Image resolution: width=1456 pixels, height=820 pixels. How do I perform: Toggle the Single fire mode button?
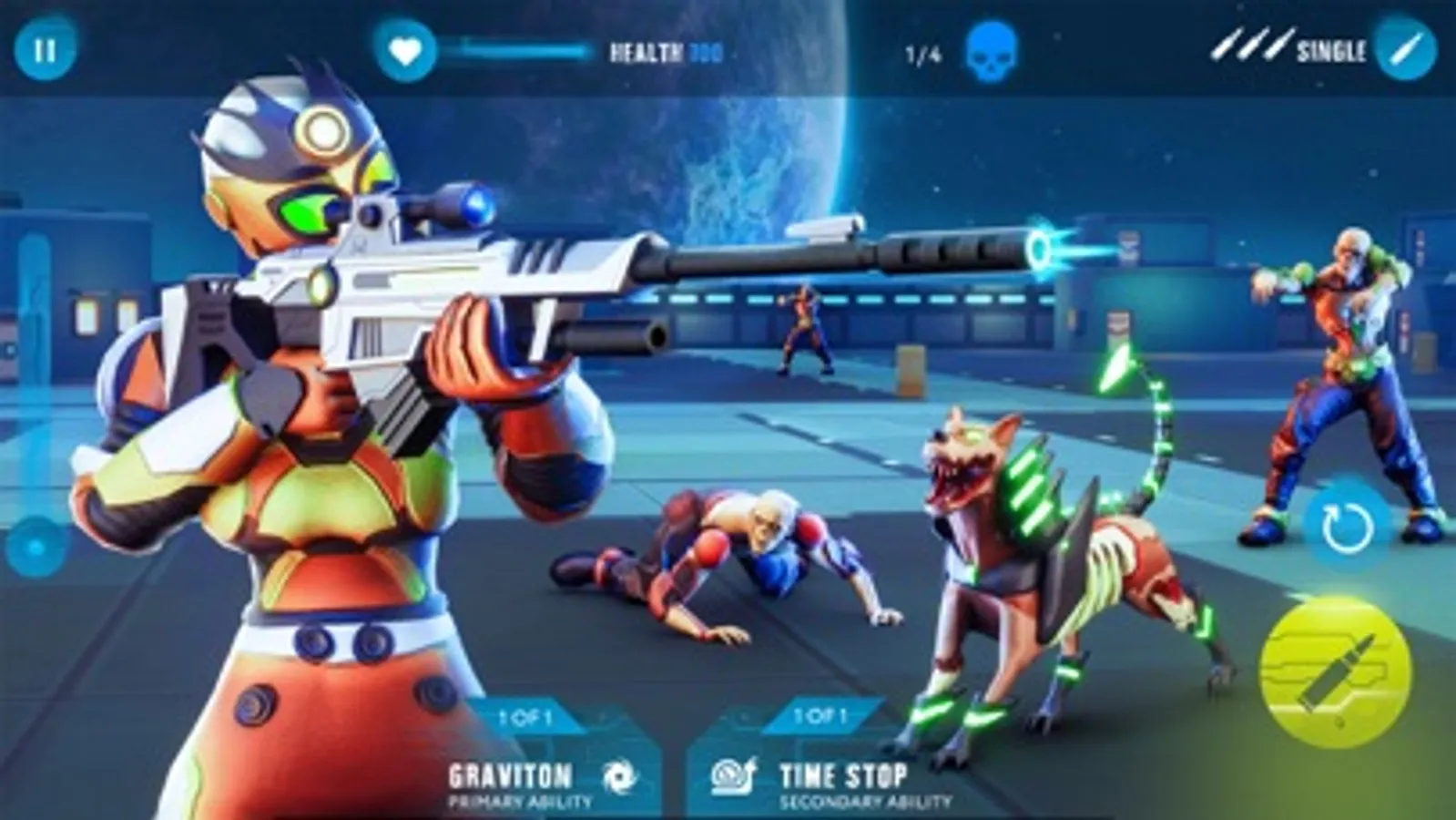[1405, 48]
